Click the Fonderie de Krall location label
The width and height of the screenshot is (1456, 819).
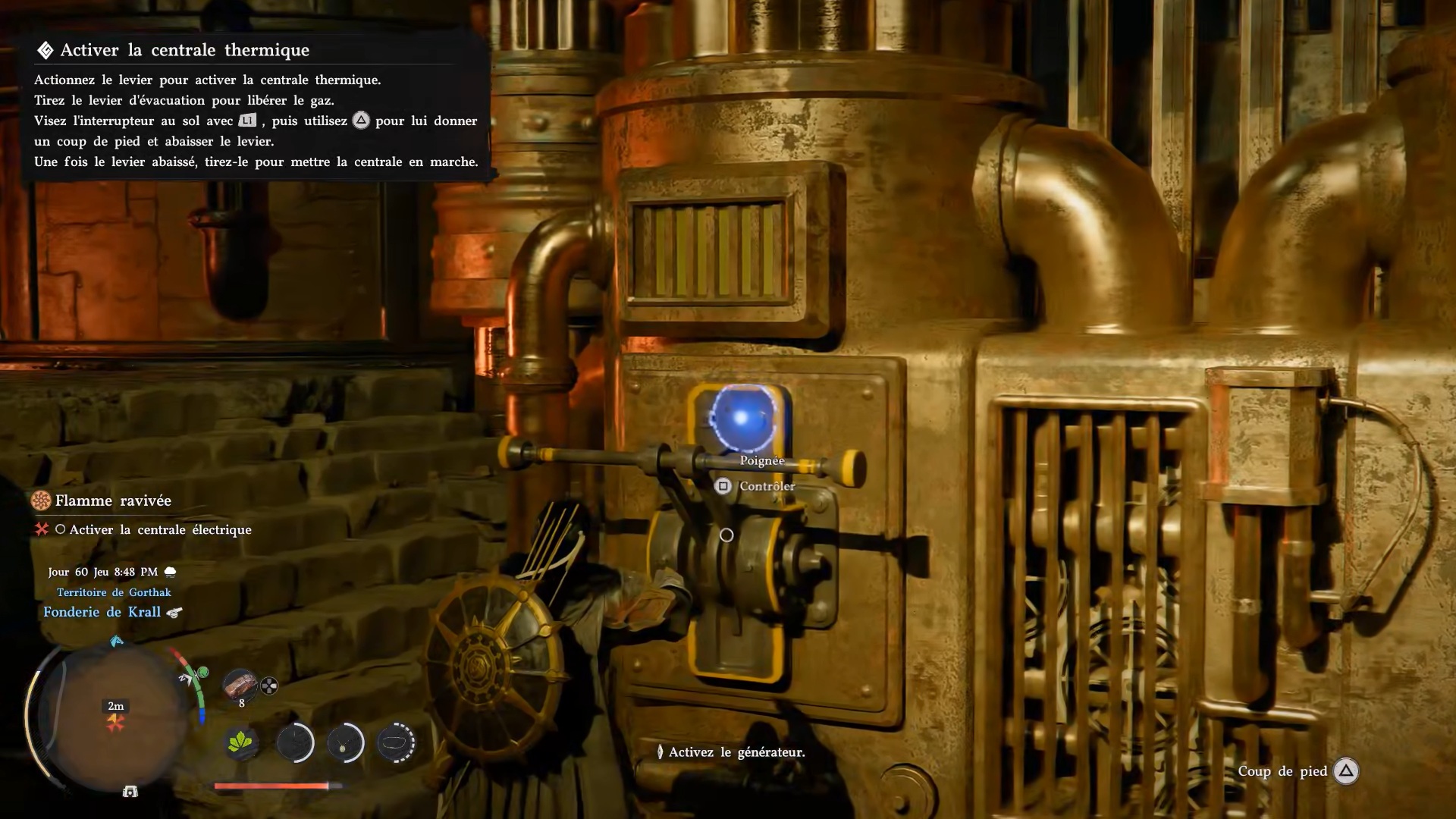pos(102,612)
